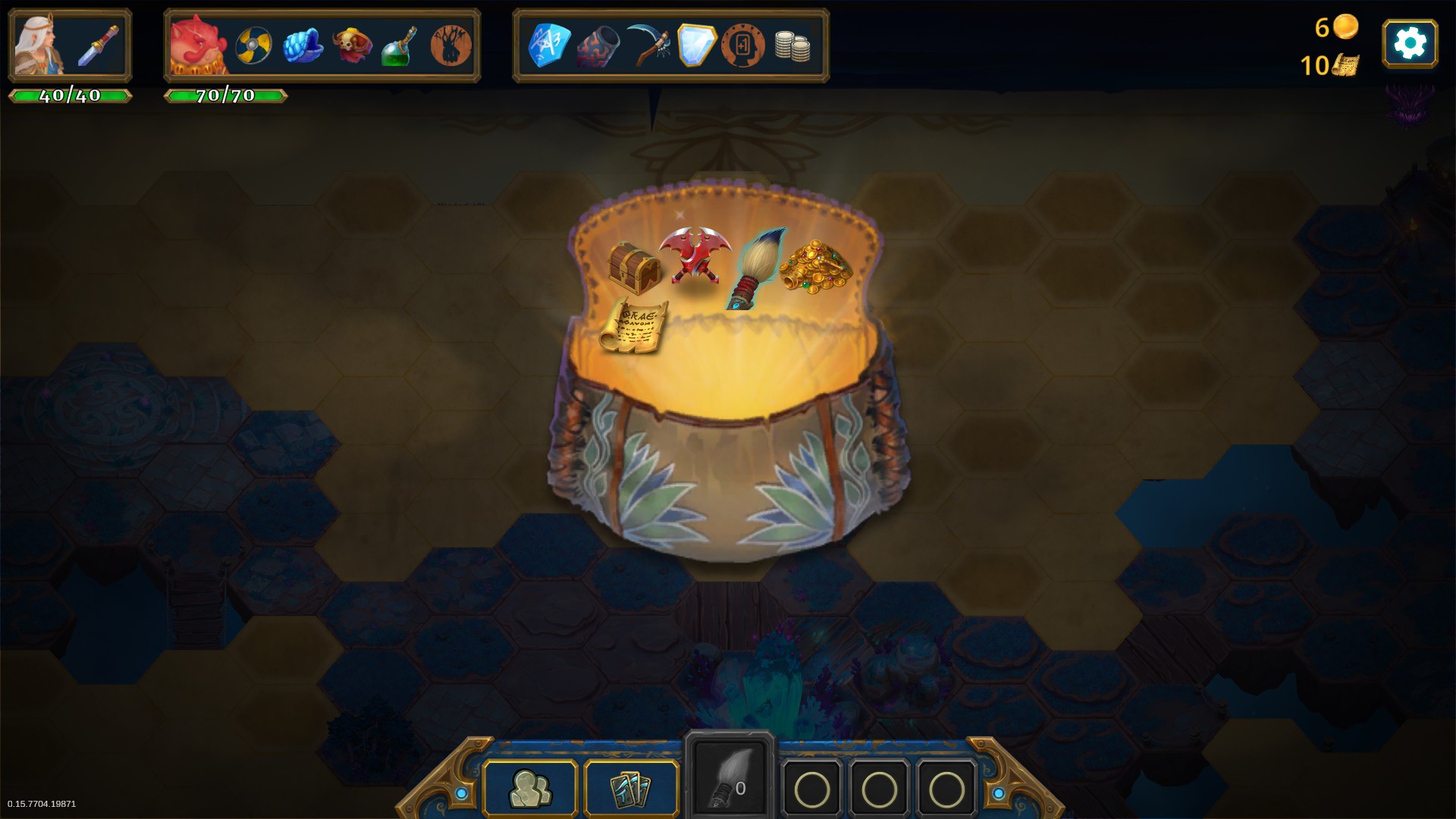
Task: Open the party members panel
Action: coord(530,789)
